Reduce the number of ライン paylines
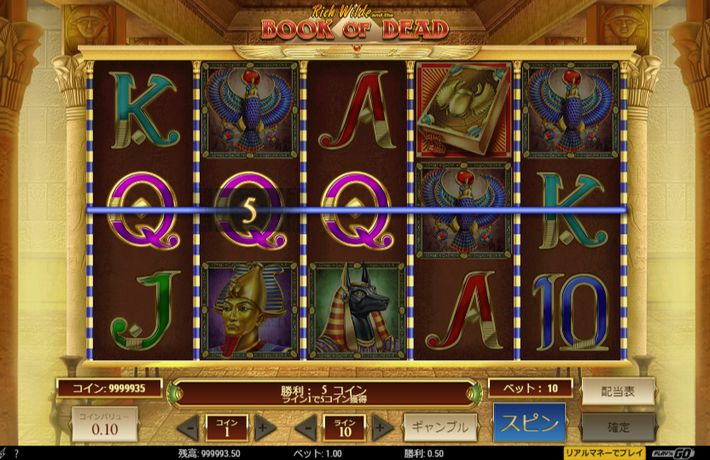Image resolution: width=710 pixels, height=460 pixels. click(x=304, y=427)
